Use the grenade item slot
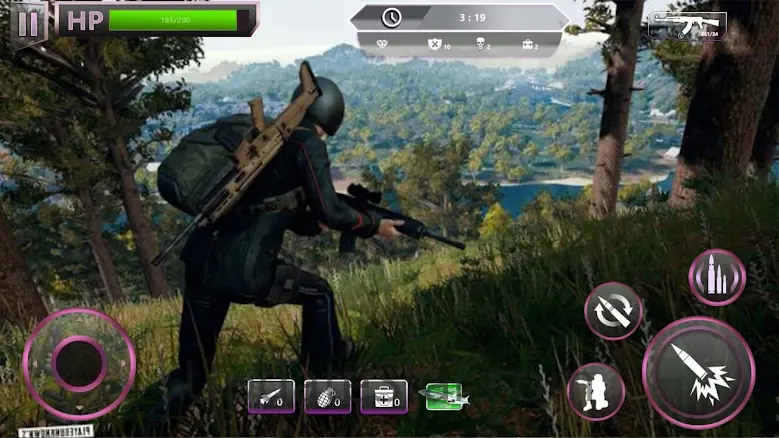This screenshot has height=438, width=779. [x=328, y=396]
